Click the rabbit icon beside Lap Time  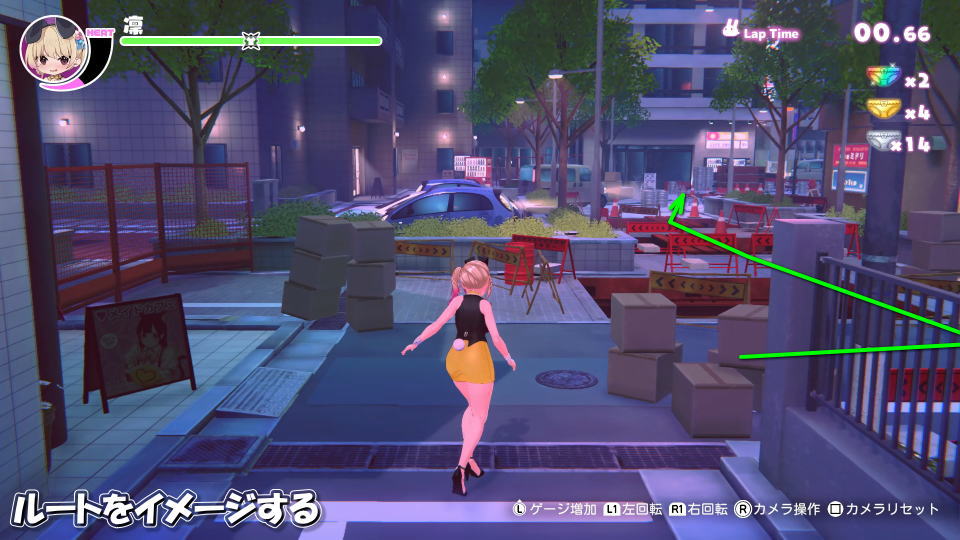pyautogui.click(x=732, y=30)
